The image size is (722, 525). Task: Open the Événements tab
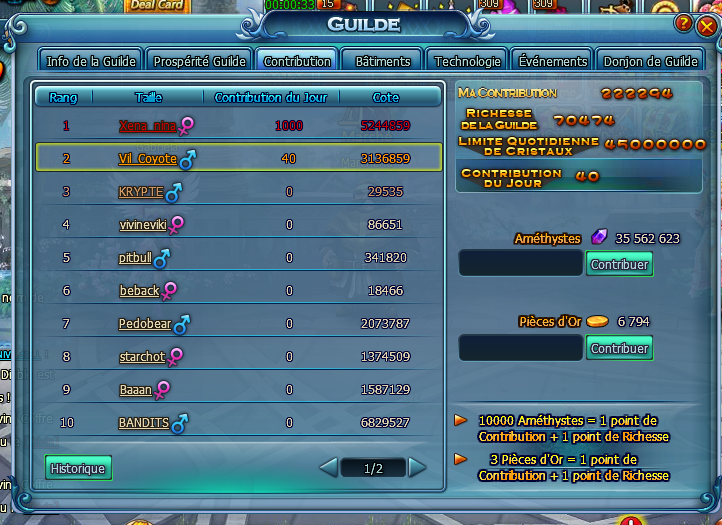click(553, 61)
